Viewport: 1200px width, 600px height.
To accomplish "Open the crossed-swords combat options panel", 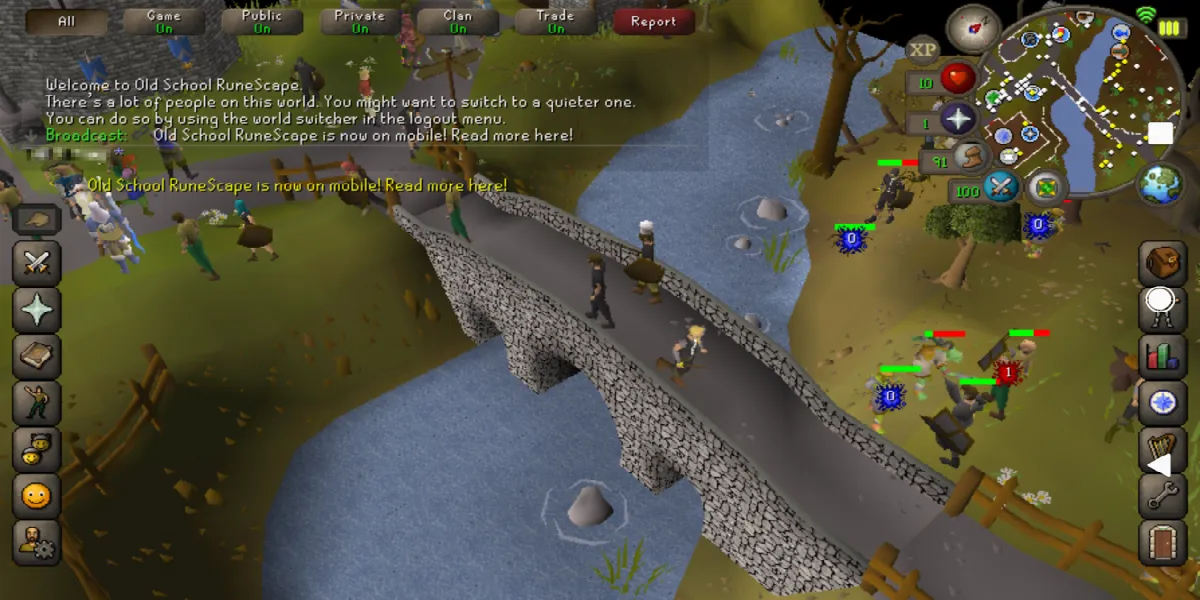I will pyautogui.click(x=37, y=264).
